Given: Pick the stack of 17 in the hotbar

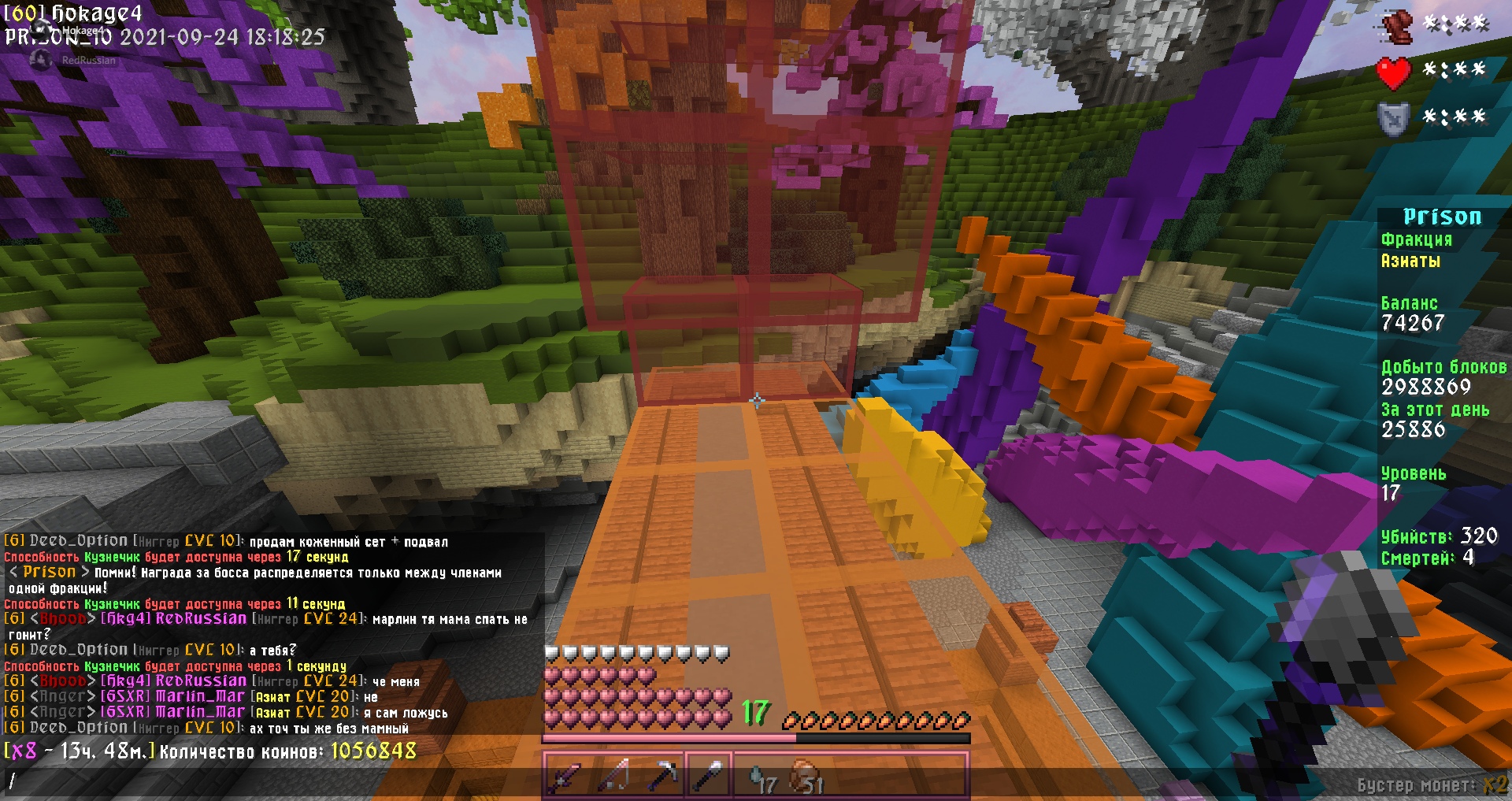Looking at the screenshot, I should [x=758, y=777].
